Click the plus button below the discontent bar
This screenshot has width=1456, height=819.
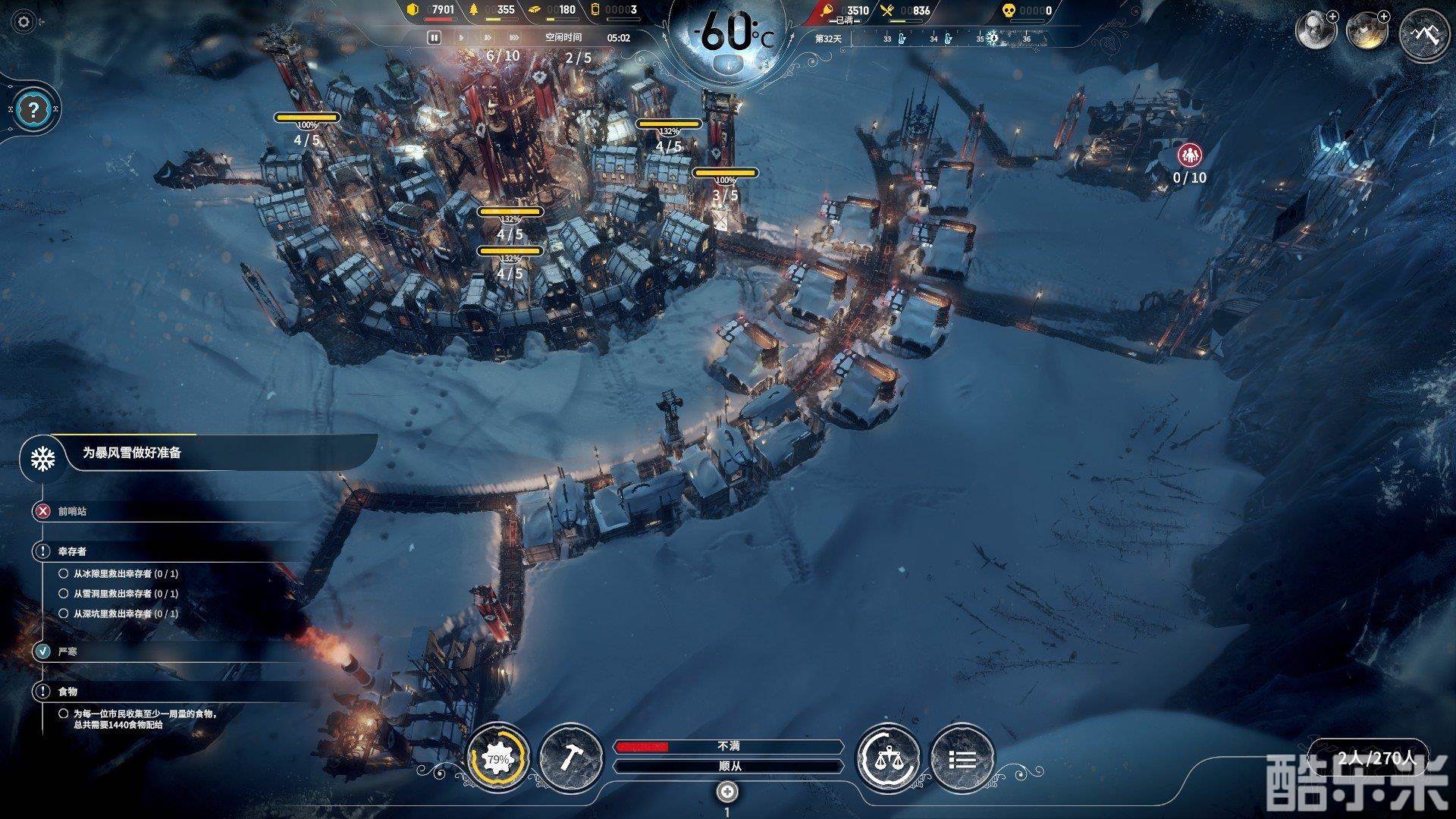coord(727,792)
